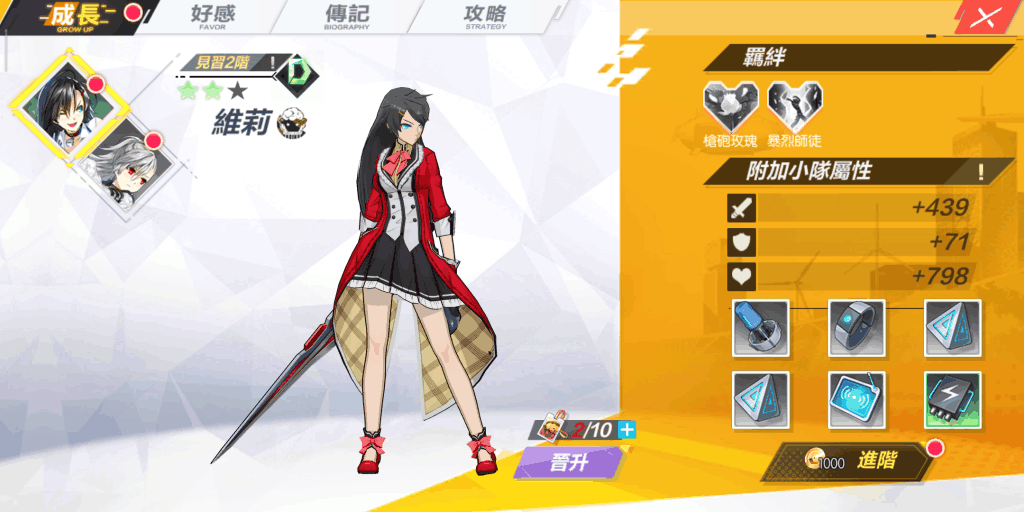Viewport: 1024px width, 512px height.
Task: Tap the blue plus to add promotion material
Action: pyautogui.click(x=627, y=430)
